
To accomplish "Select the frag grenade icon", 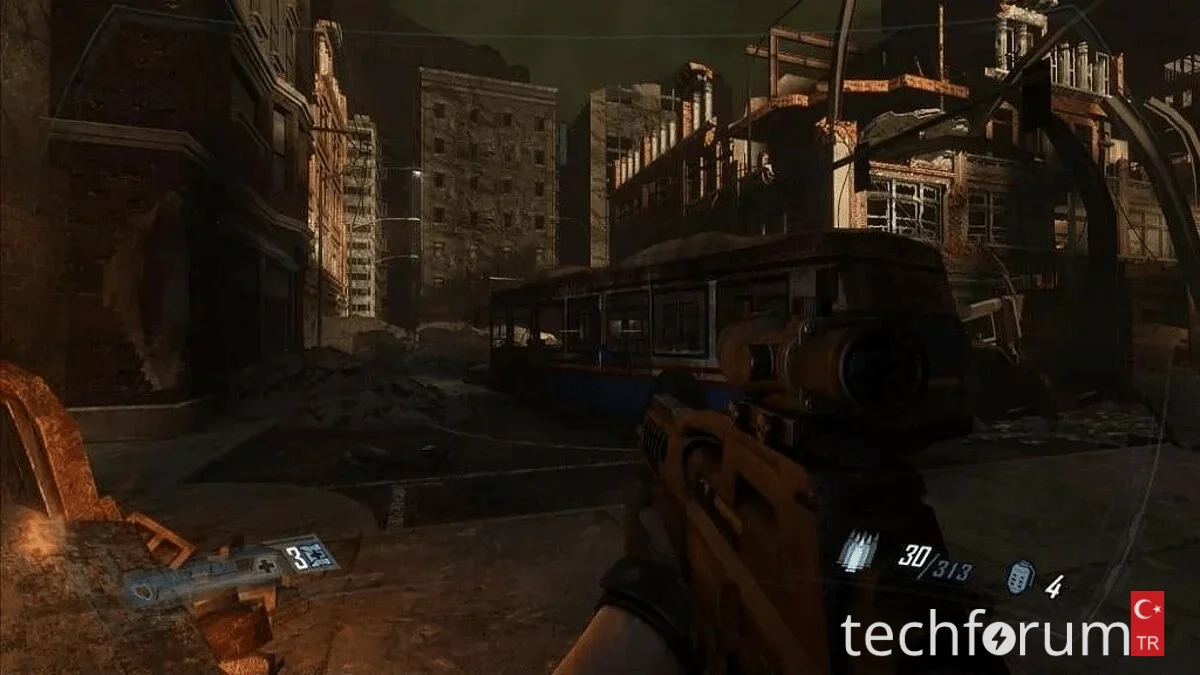I will [x=1018, y=577].
